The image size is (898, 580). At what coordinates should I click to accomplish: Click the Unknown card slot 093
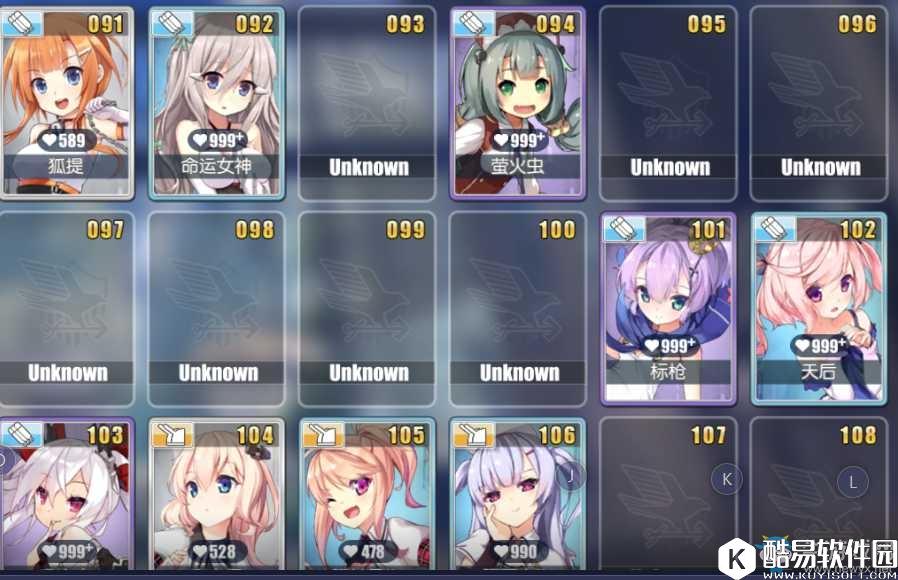pos(367,100)
